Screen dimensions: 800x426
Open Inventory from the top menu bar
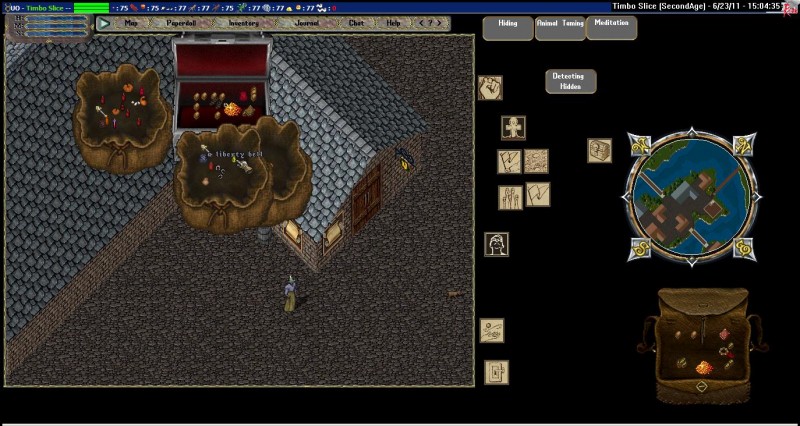point(243,23)
